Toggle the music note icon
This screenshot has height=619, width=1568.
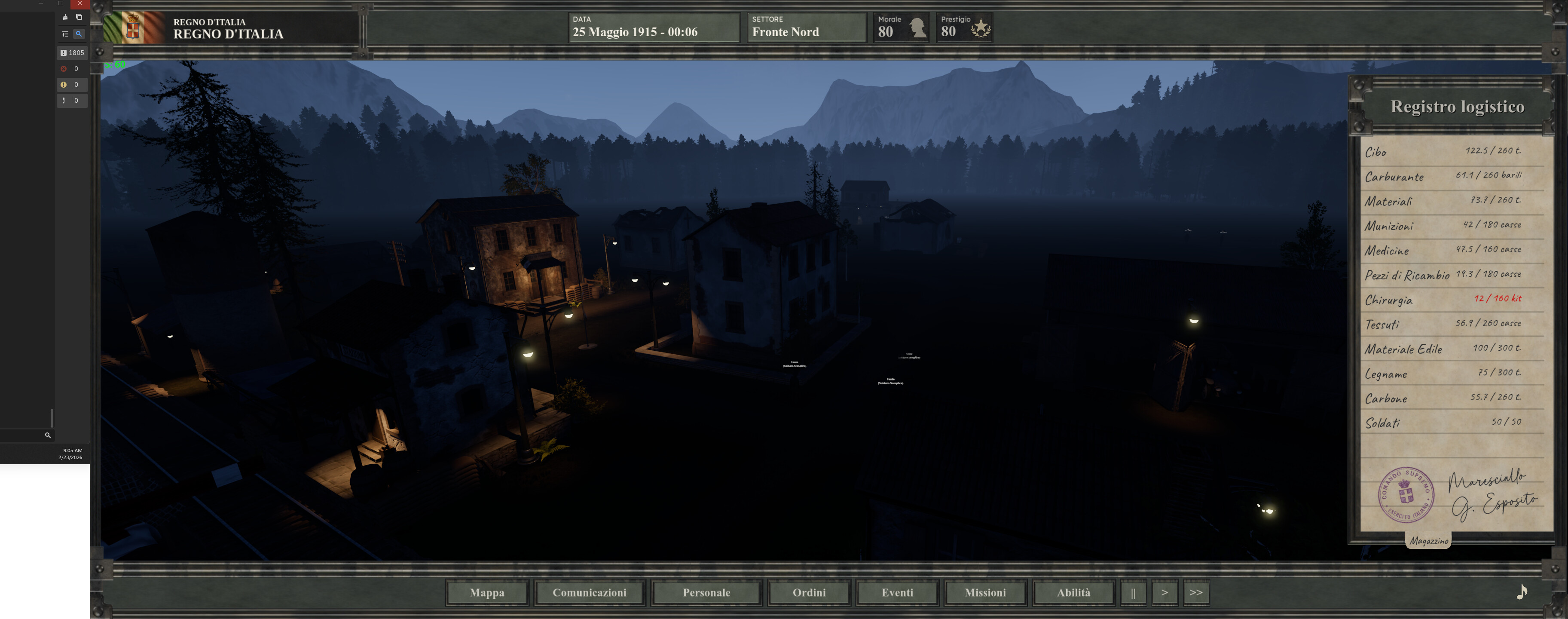point(1521,591)
